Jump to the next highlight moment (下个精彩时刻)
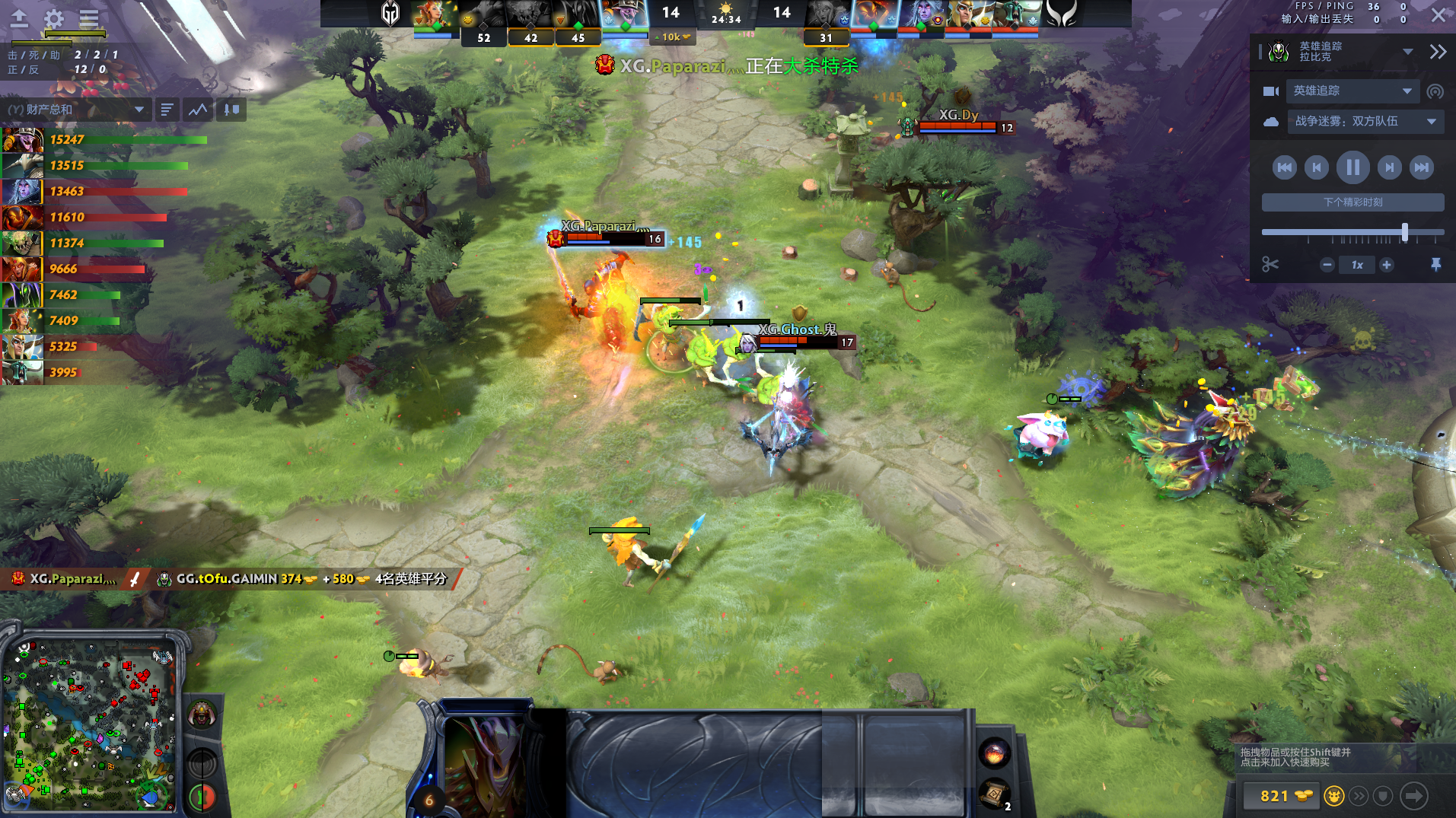The width and height of the screenshot is (1456, 818). pos(1352,202)
